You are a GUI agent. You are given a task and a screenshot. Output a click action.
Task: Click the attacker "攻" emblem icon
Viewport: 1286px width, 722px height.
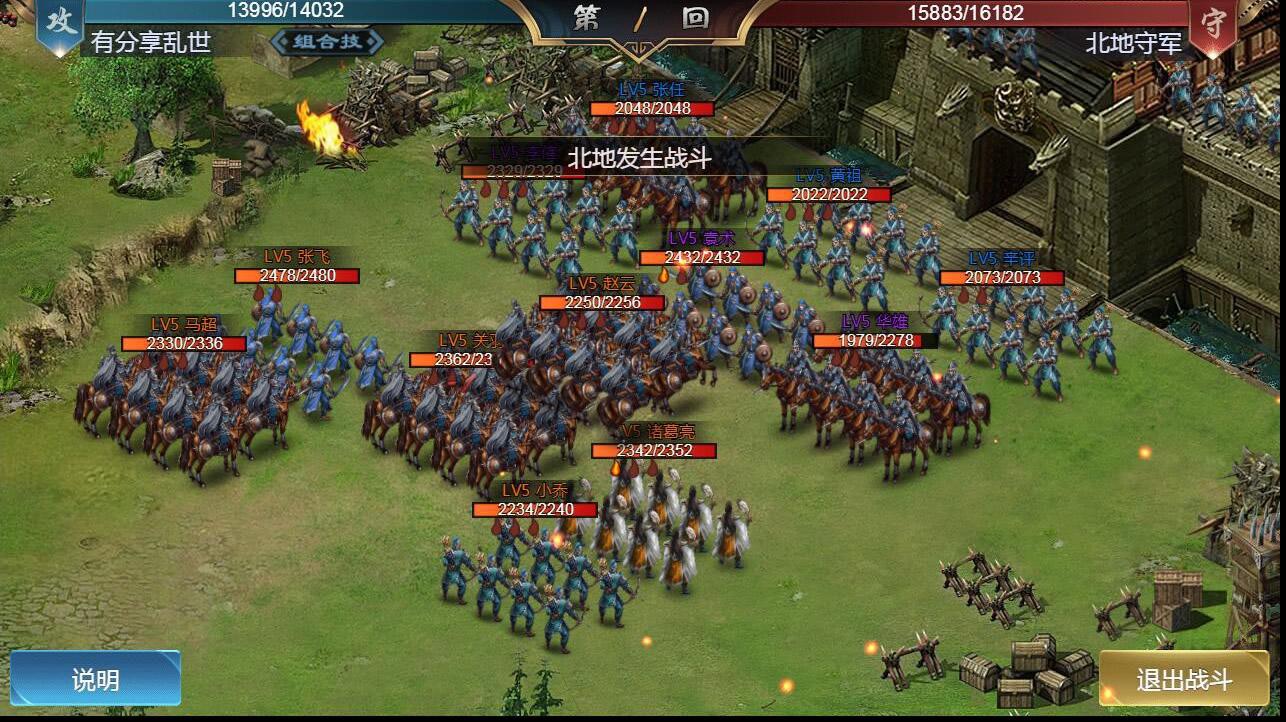point(60,22)
